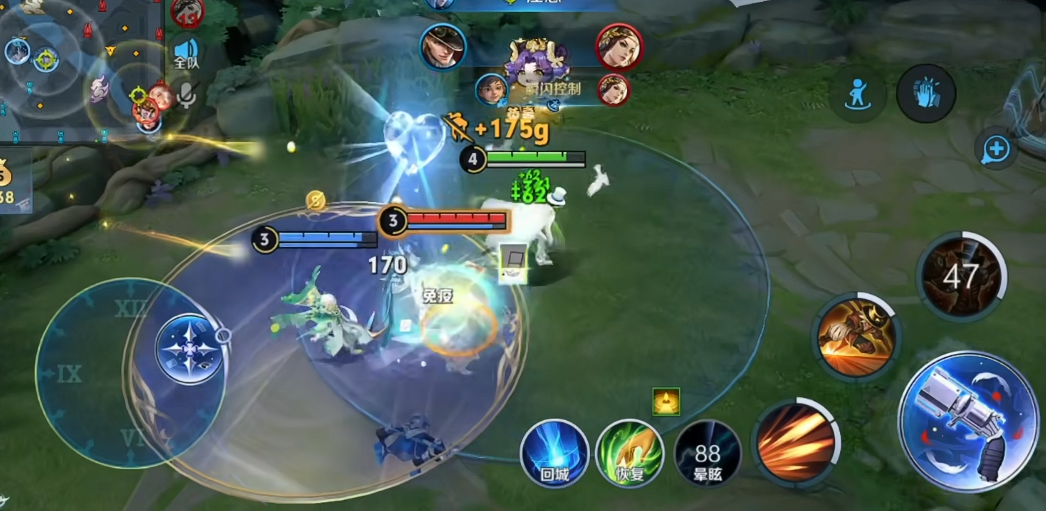Viewport: 1046px width, 511px height.
Task: Trigger the crouching gunslinger ability
Action: (x=856, y=337)
